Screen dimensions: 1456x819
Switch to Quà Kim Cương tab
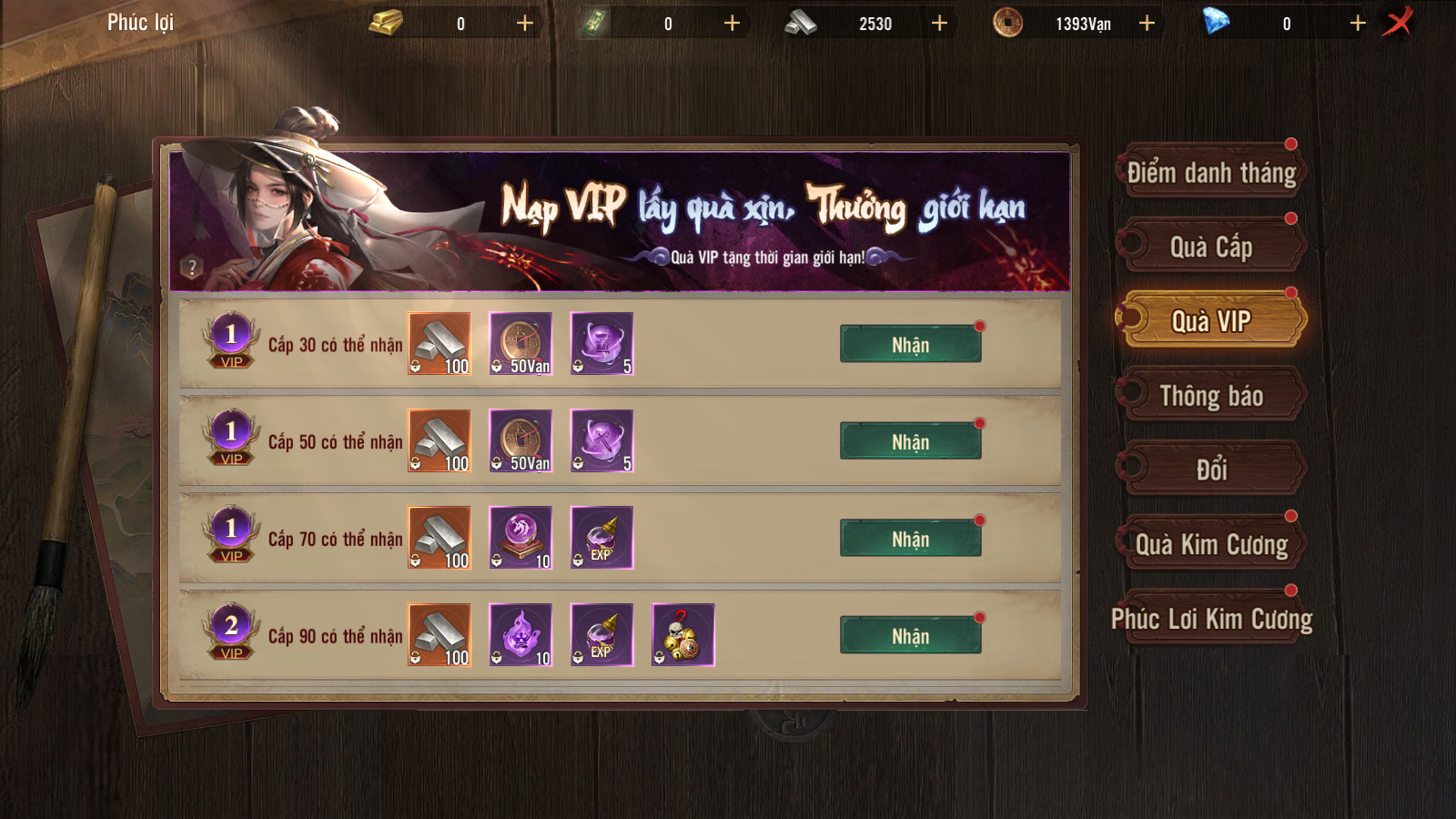click(1211, 544)
